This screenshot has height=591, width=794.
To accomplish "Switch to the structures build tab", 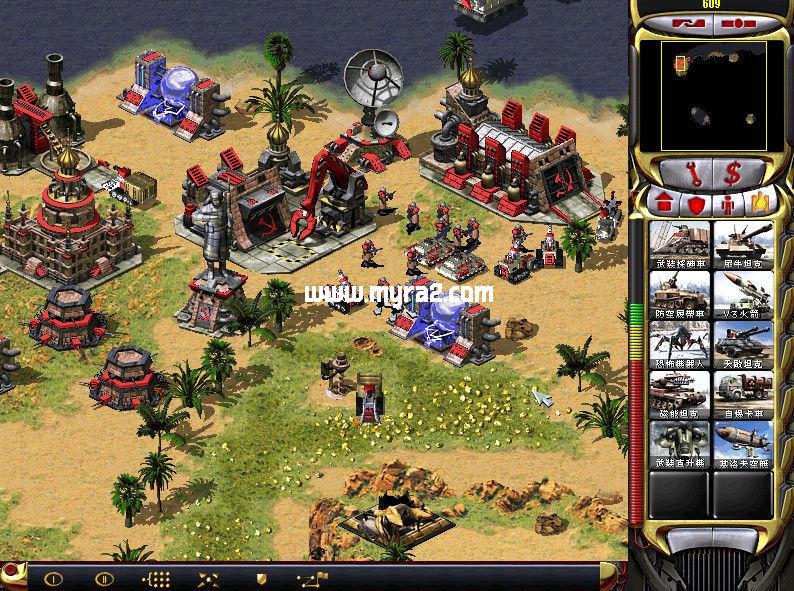I will pyautogui.click(x=662, y=202).
